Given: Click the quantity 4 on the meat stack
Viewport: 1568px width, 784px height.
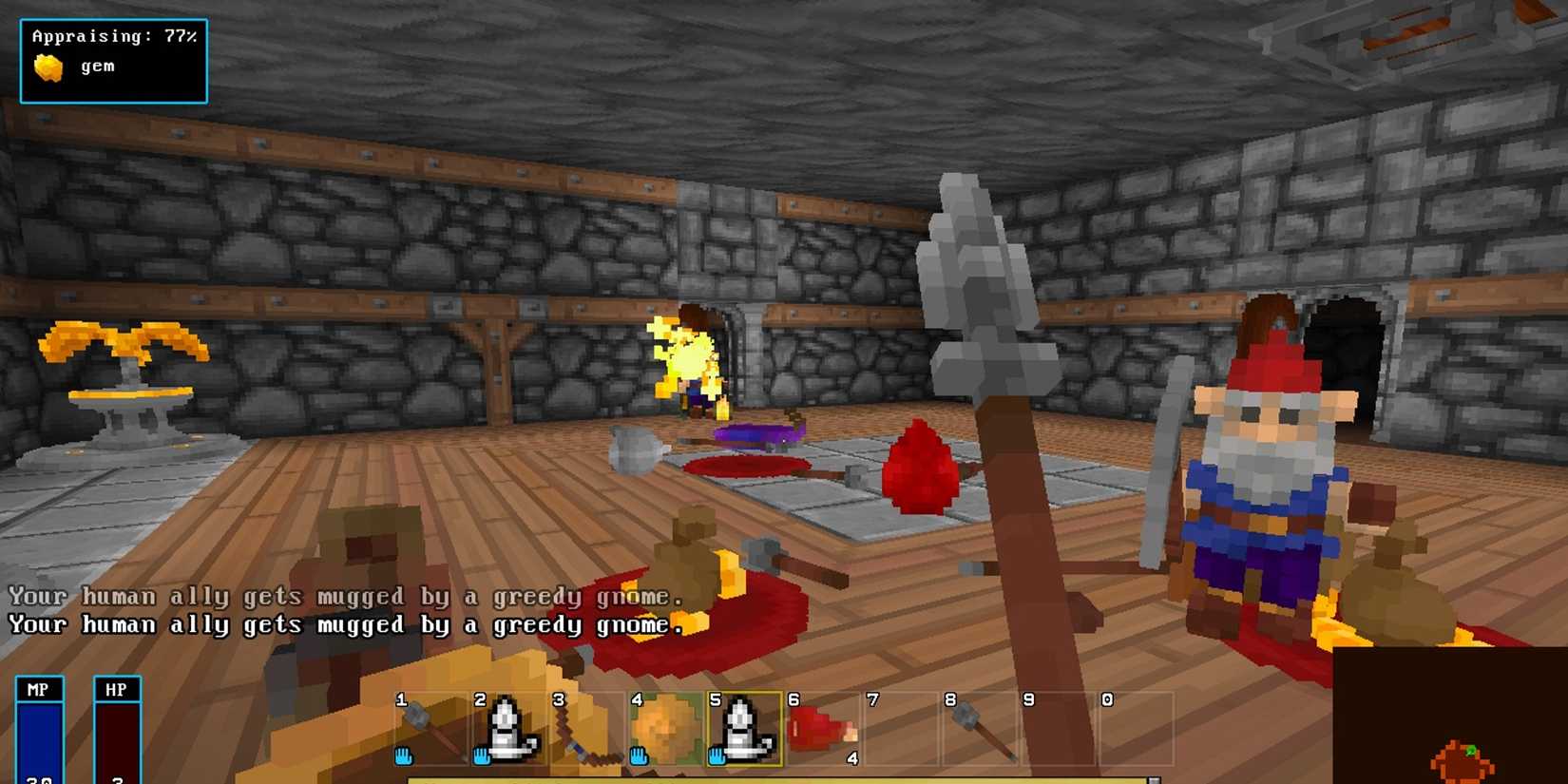Looking at the screenshot, I should tap(852, 758).
